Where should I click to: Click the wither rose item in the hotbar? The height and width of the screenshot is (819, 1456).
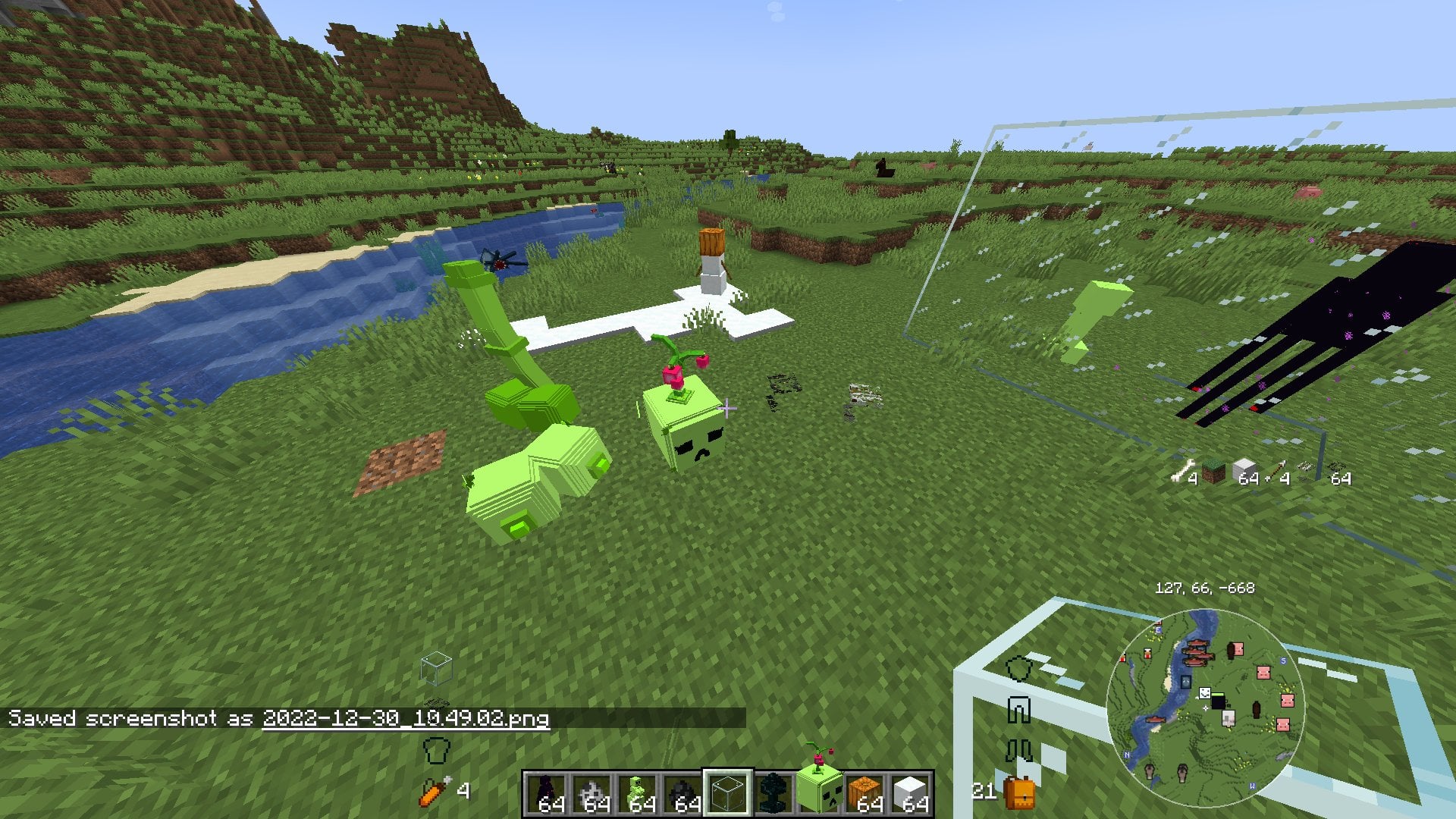click(x=775, y=792)
